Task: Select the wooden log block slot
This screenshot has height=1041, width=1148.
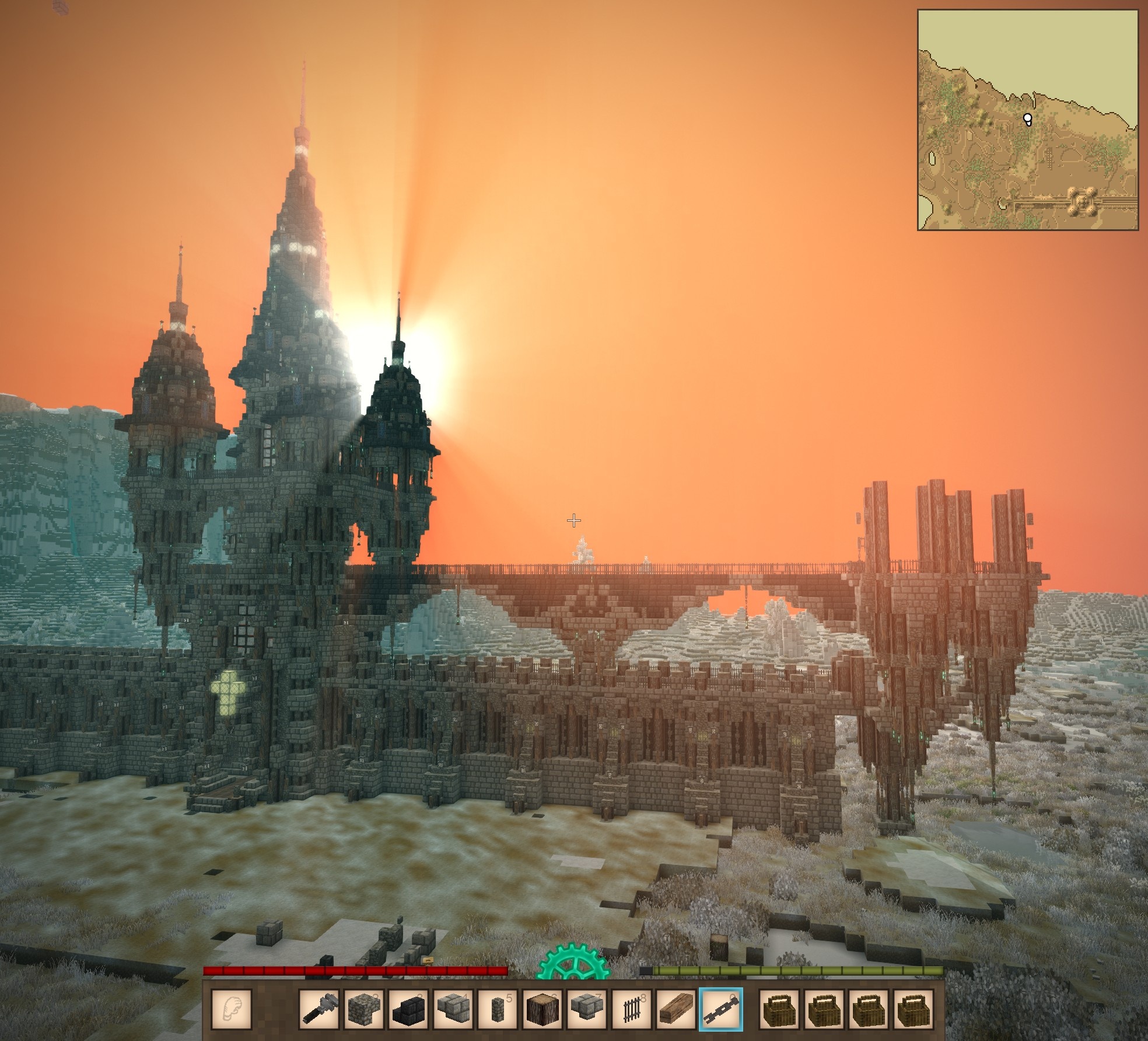Action: click(542, 1009)
